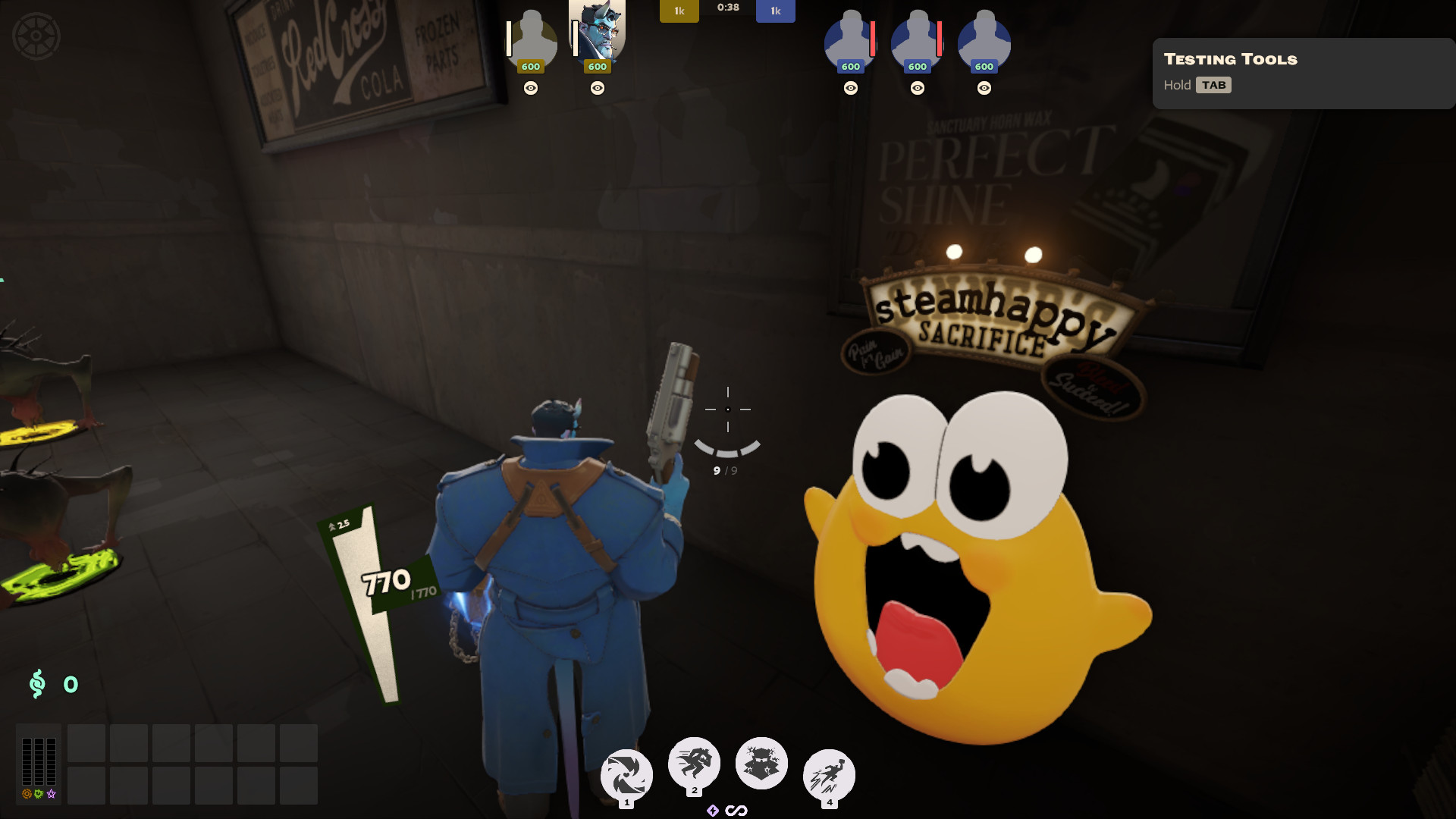
Task: Activate the dash ability in slot 2
Action: pyautogui.click(x=694, y=764)
